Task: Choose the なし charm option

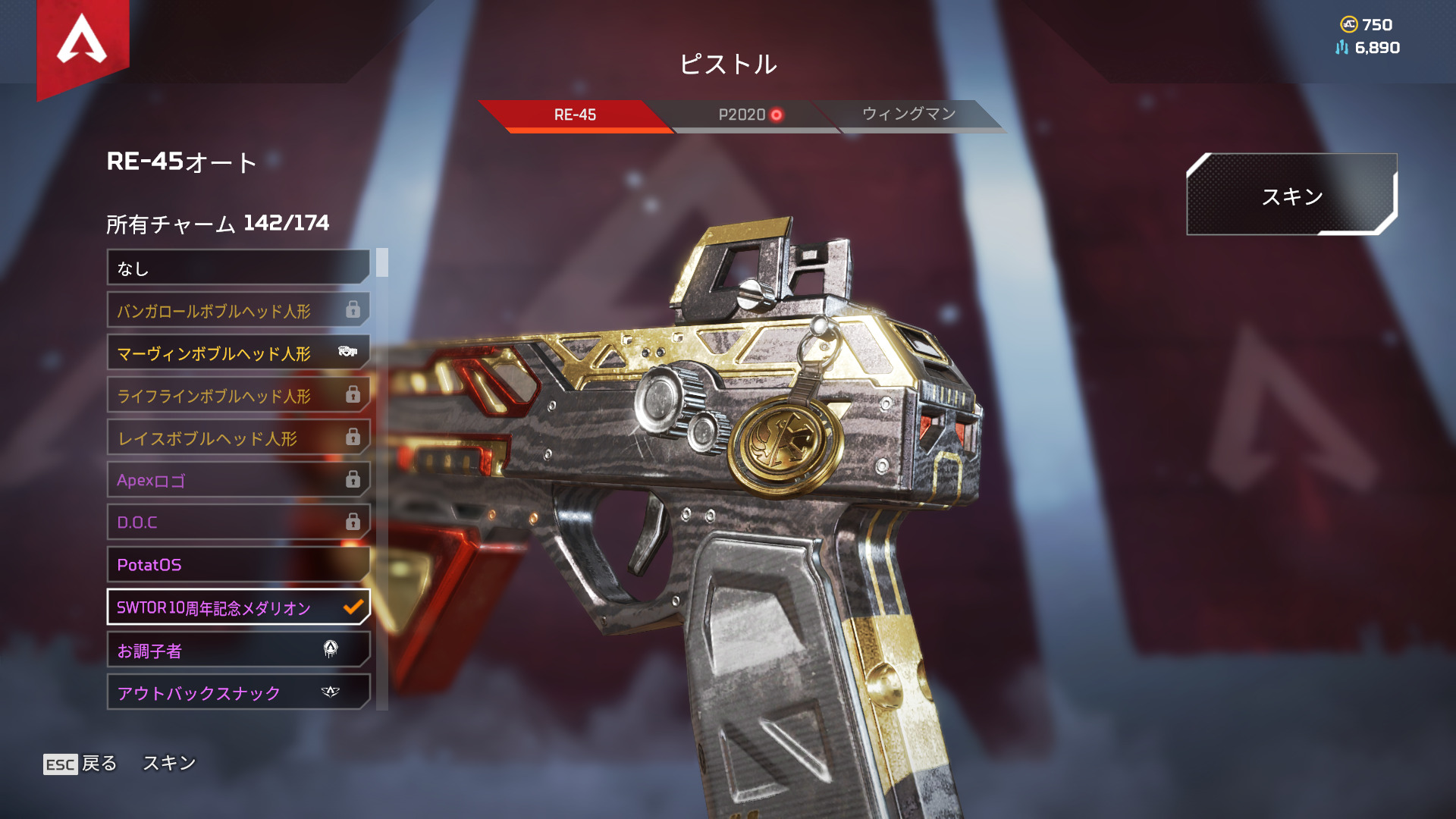Action: point(238,268)
